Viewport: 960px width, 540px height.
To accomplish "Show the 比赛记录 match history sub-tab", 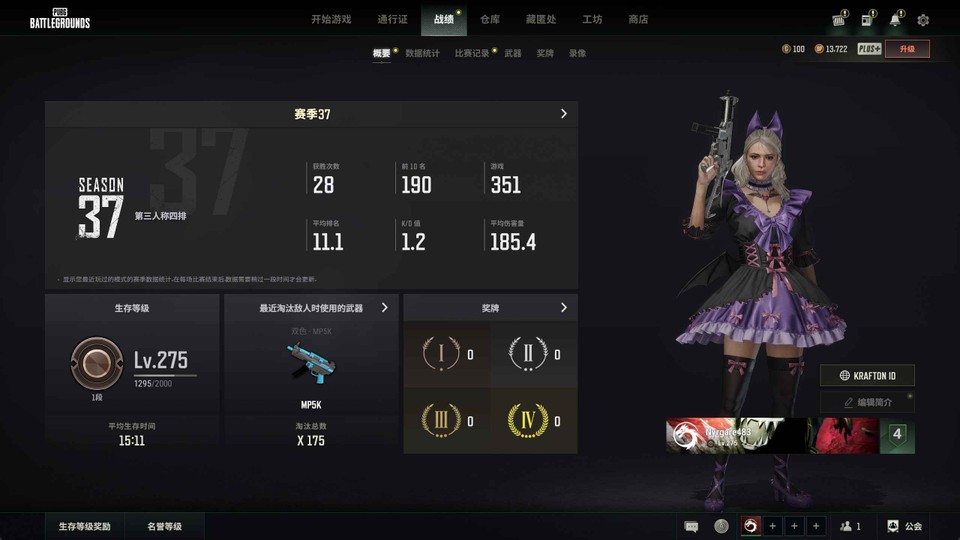I will (x=472, y=53).
